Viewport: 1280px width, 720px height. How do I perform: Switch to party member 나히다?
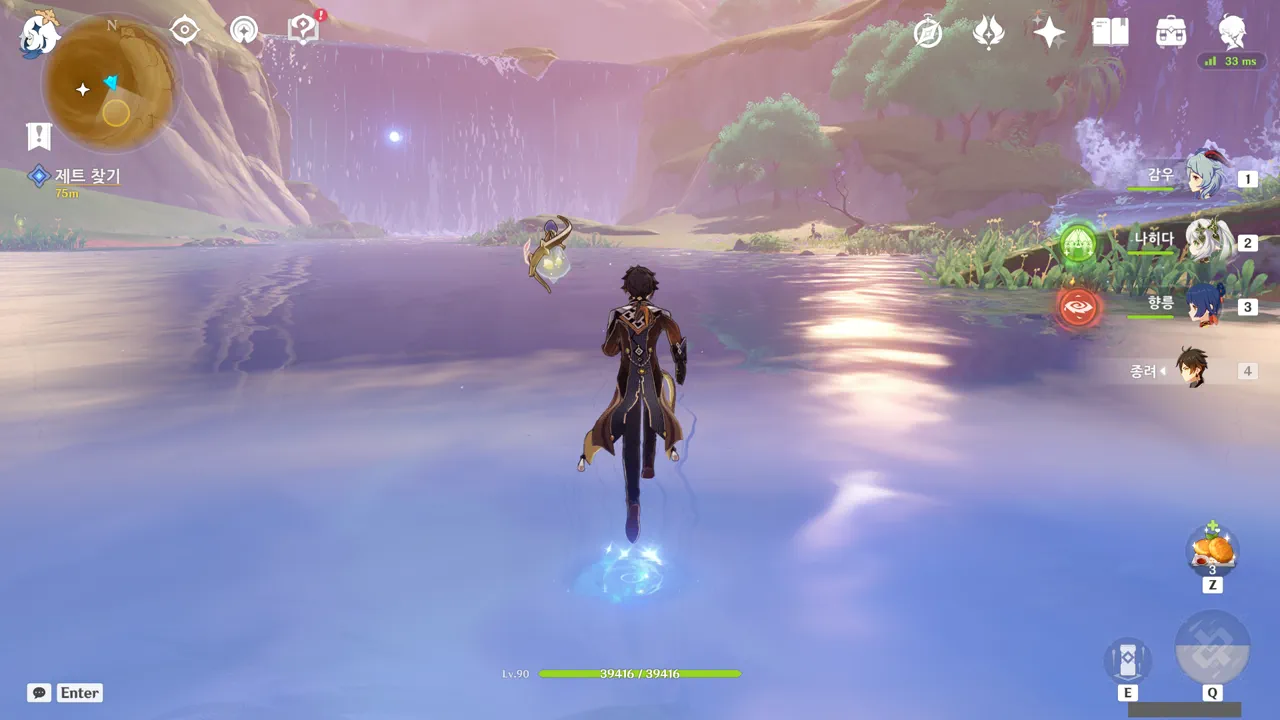[x=1207, y=240]
